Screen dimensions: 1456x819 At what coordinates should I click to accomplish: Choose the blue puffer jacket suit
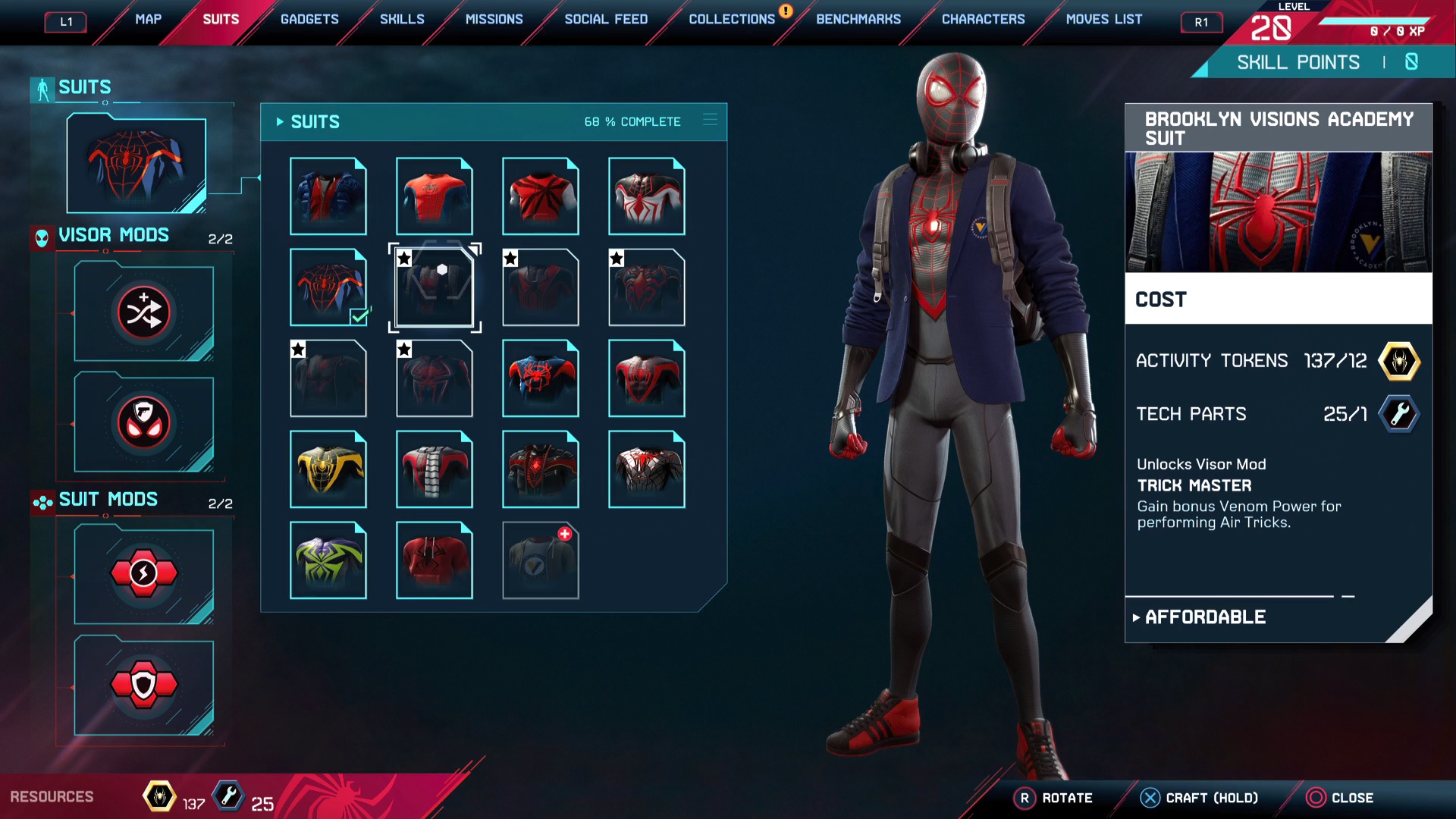tap(328, 196)
